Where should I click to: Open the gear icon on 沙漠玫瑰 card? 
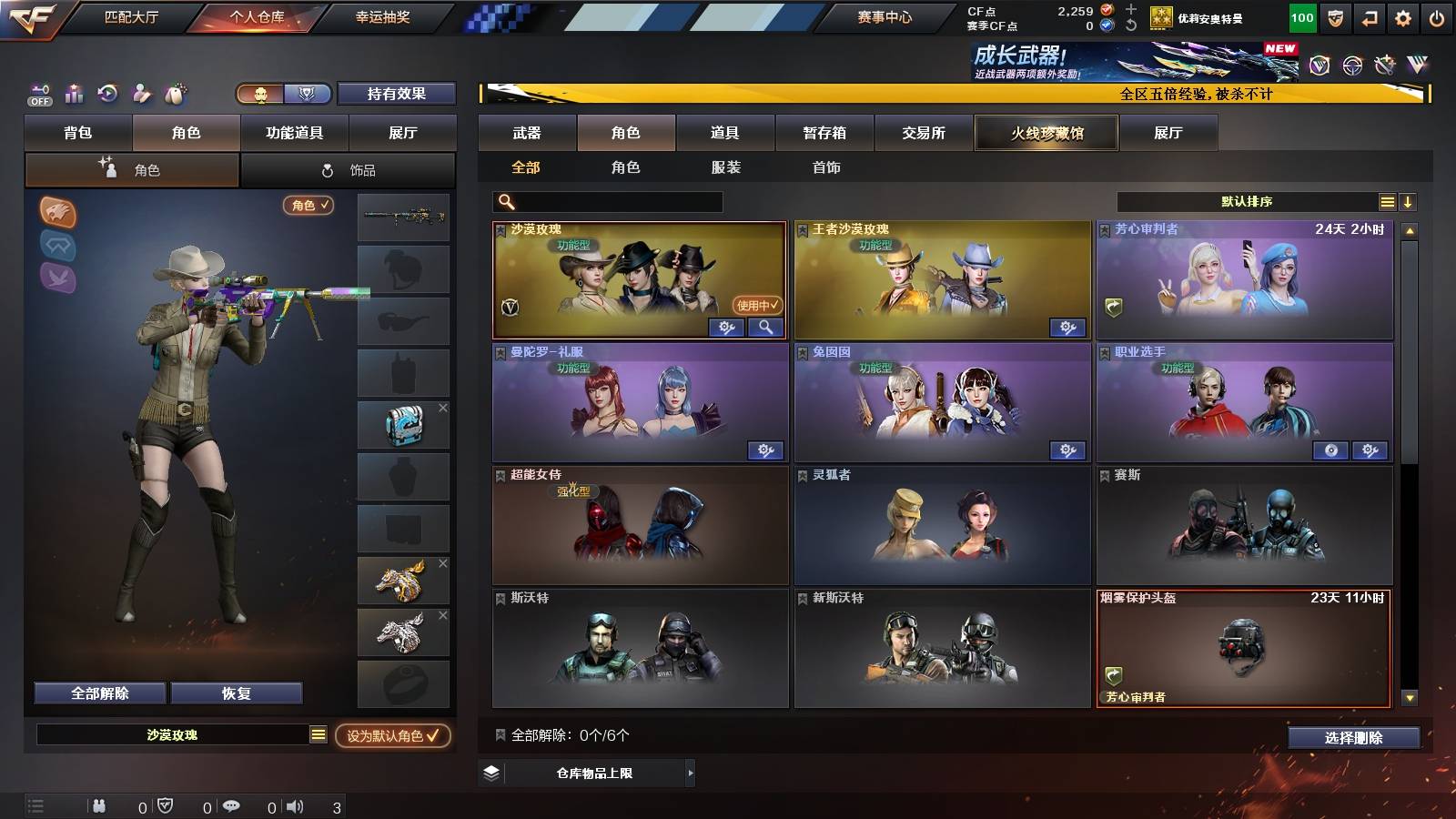(x=726, y=327)
